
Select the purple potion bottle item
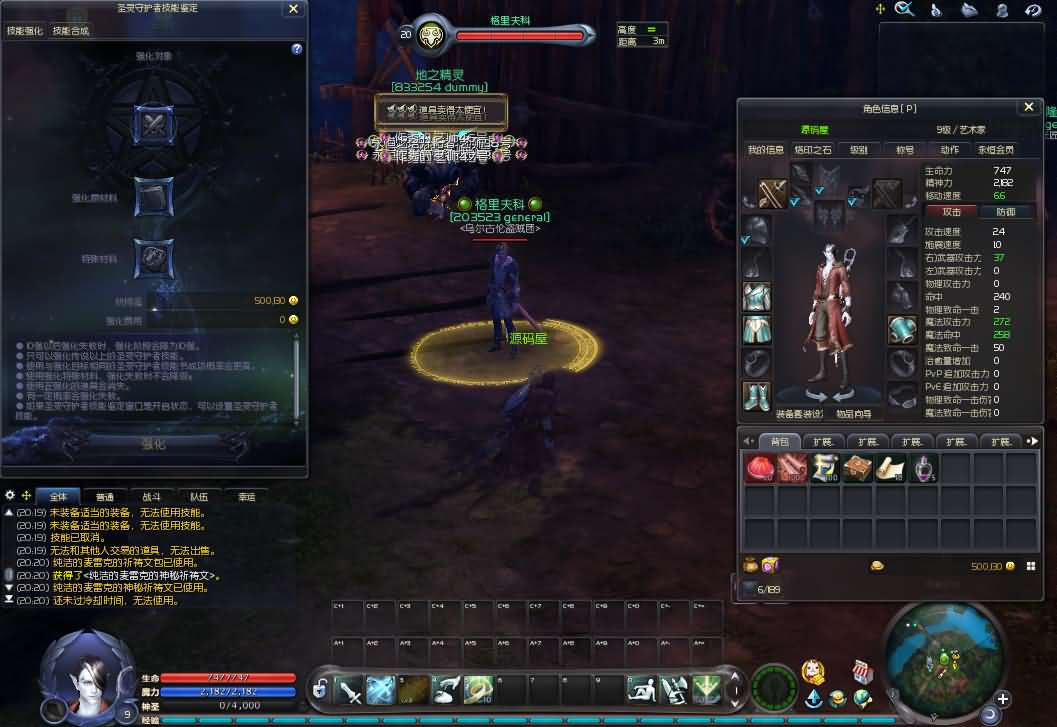pos(923,469)
